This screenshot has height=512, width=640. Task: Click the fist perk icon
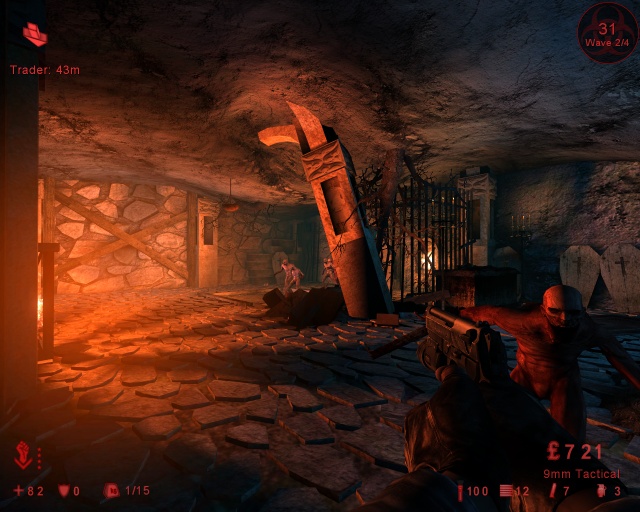(24, 457)
